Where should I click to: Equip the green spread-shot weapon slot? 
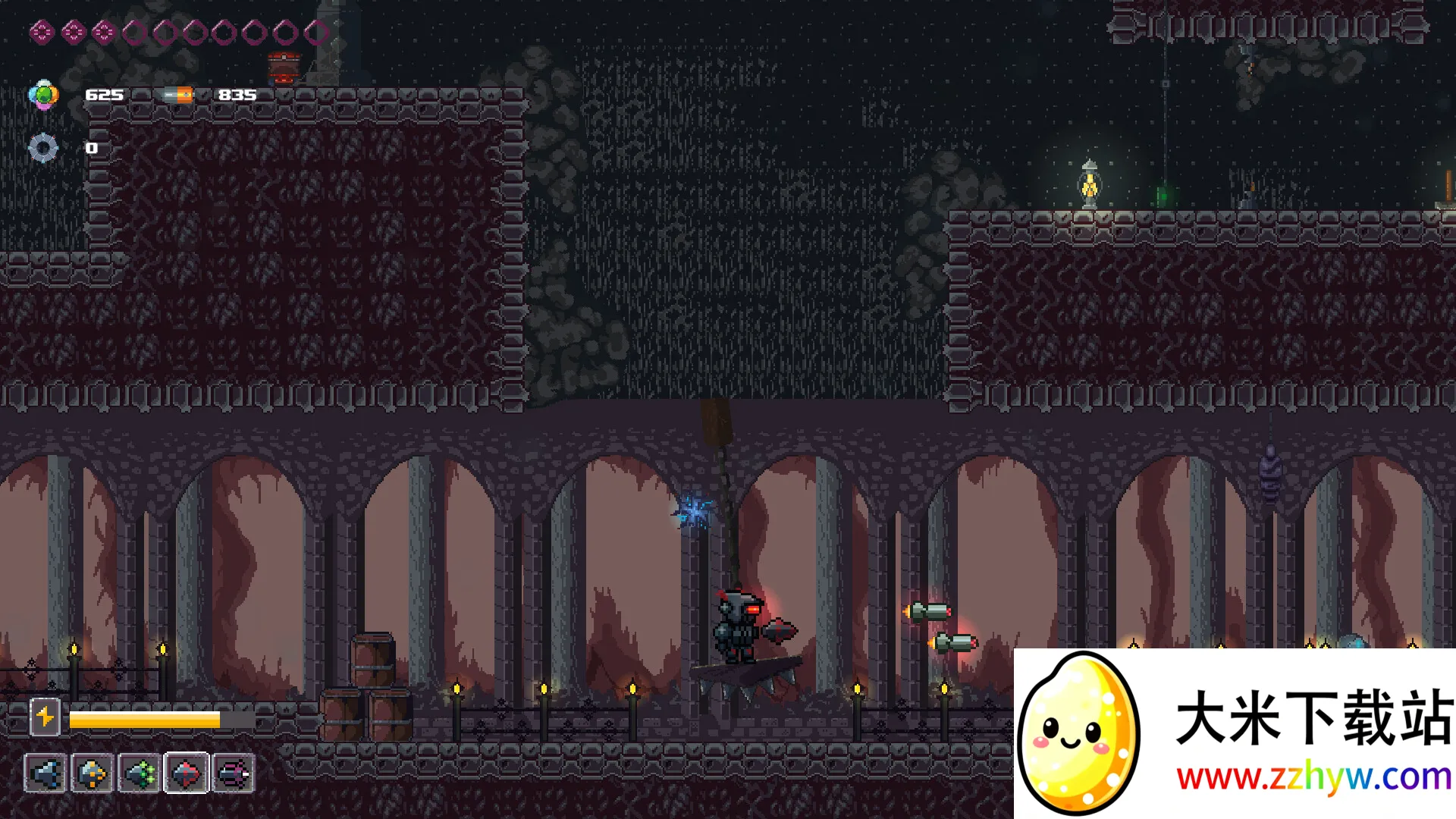tap(140, 773)
